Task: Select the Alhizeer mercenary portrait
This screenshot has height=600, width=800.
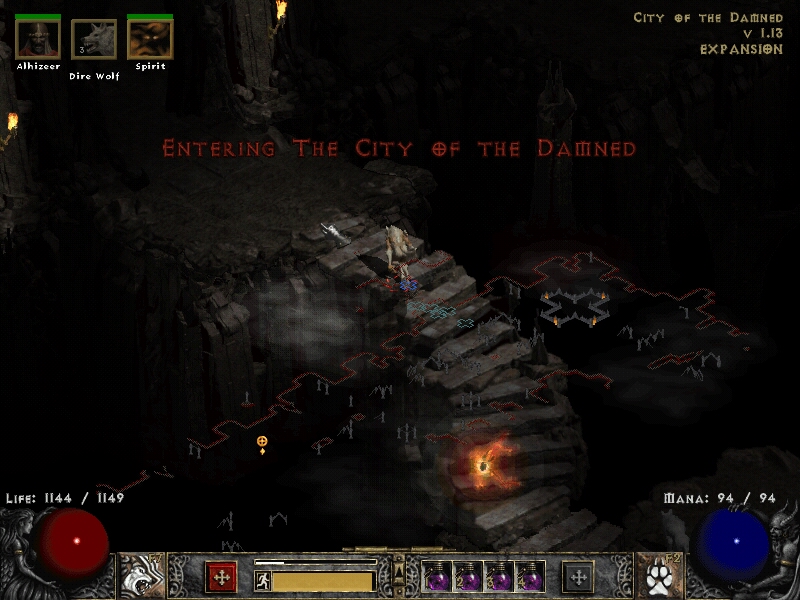Action: pos(38,39)
